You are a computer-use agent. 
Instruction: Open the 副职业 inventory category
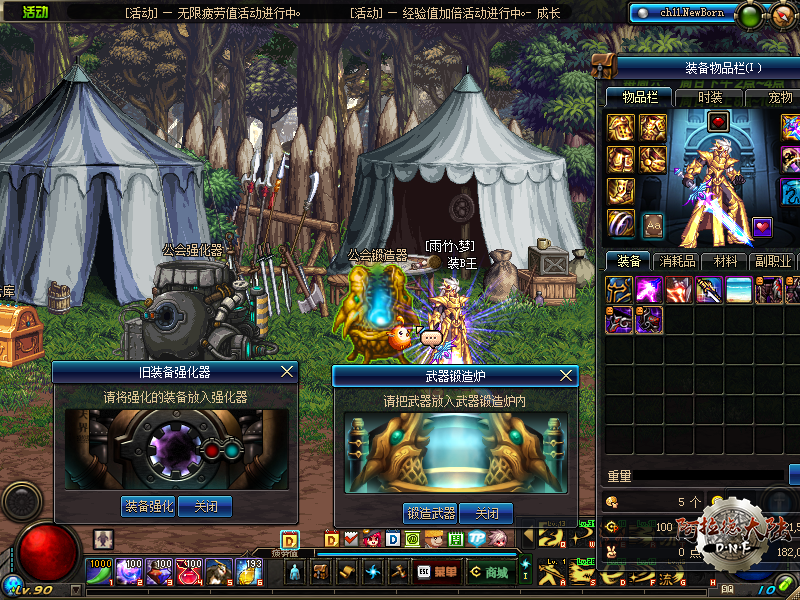point(773,261)
